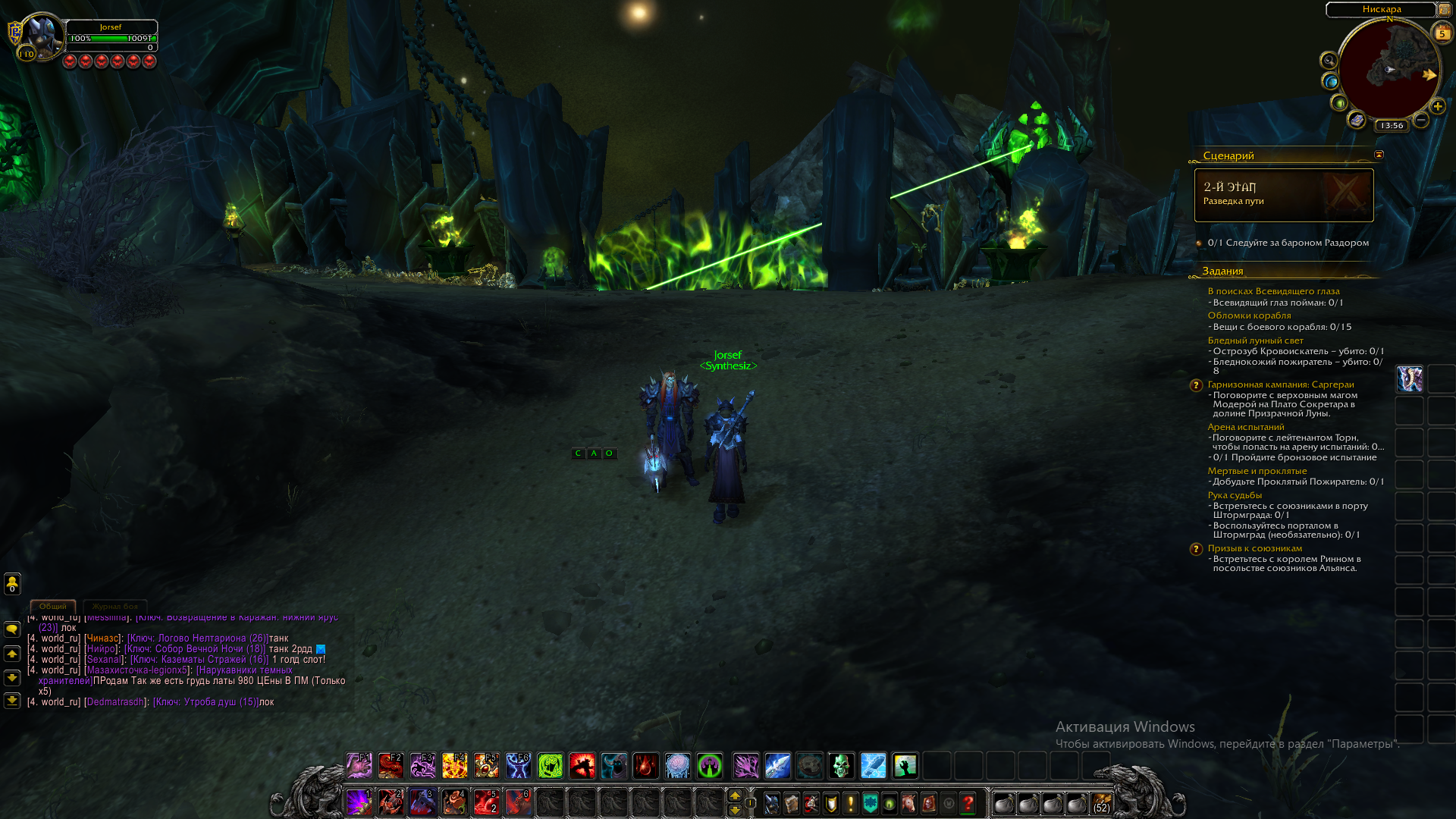This screenshot has width=1456, height=819.
Task: Click the Jorsef player portrait
Action: click(x=40, y=36)
